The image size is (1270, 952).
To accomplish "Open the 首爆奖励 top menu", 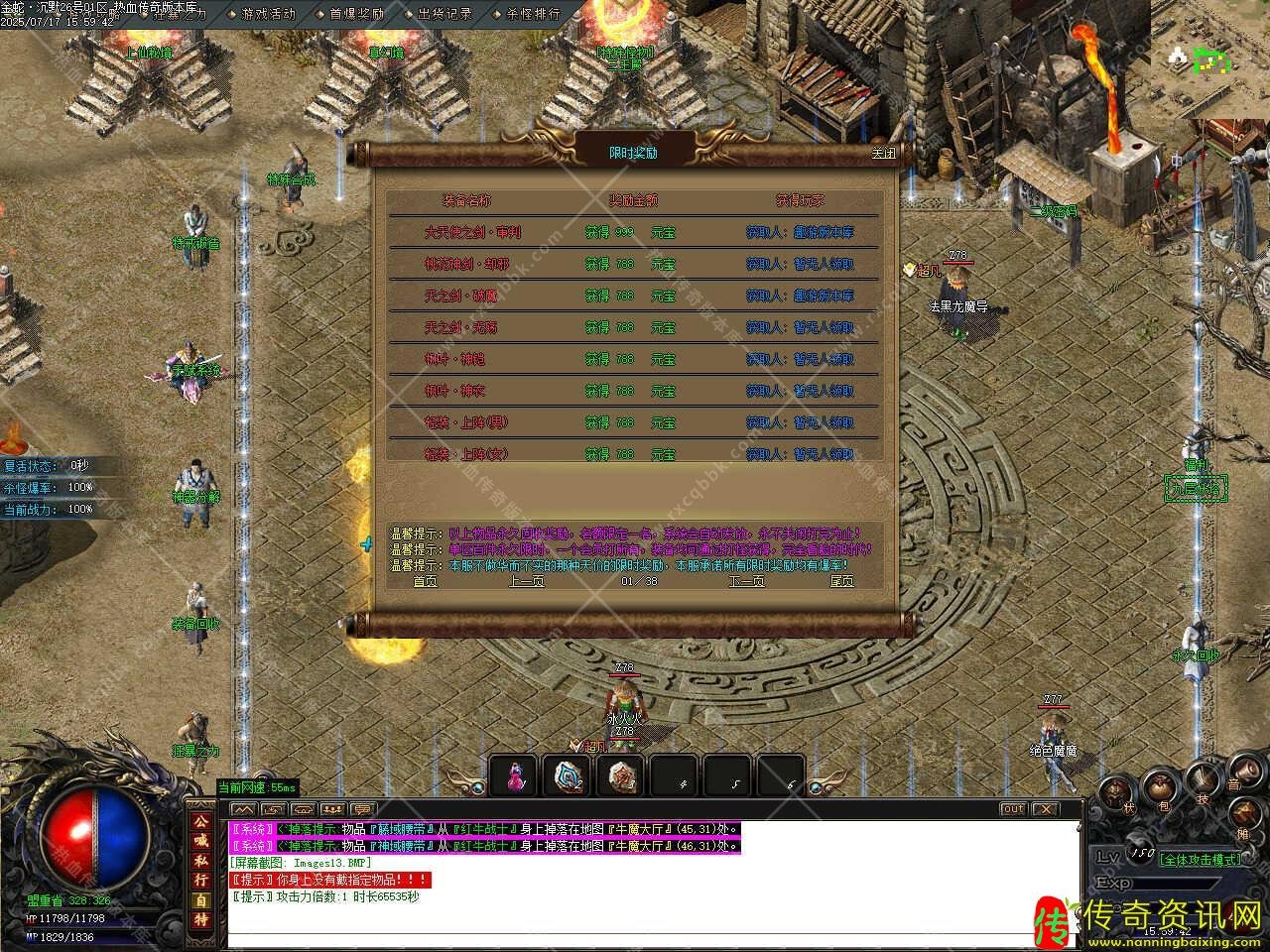I will (356, 14).
